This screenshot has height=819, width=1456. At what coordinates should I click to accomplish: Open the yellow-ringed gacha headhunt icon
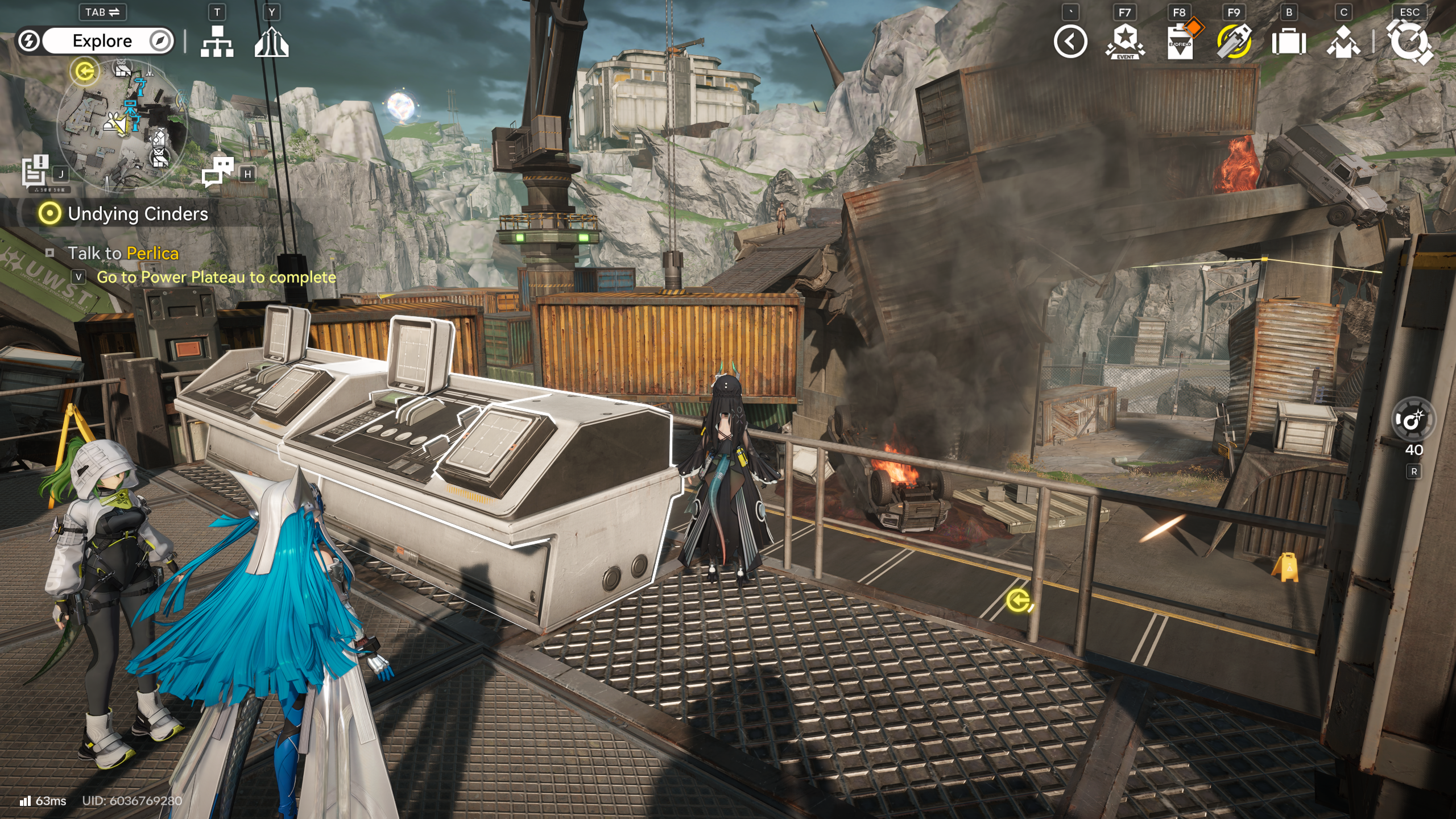click(1234, 42)
